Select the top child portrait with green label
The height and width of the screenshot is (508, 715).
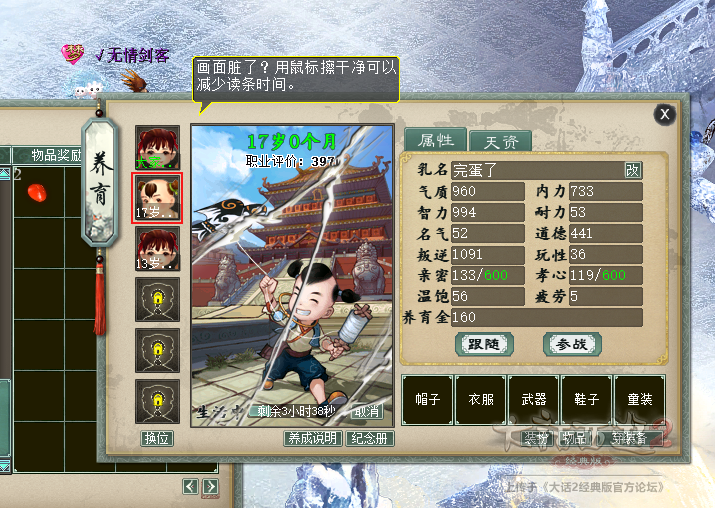coord(157,146)
